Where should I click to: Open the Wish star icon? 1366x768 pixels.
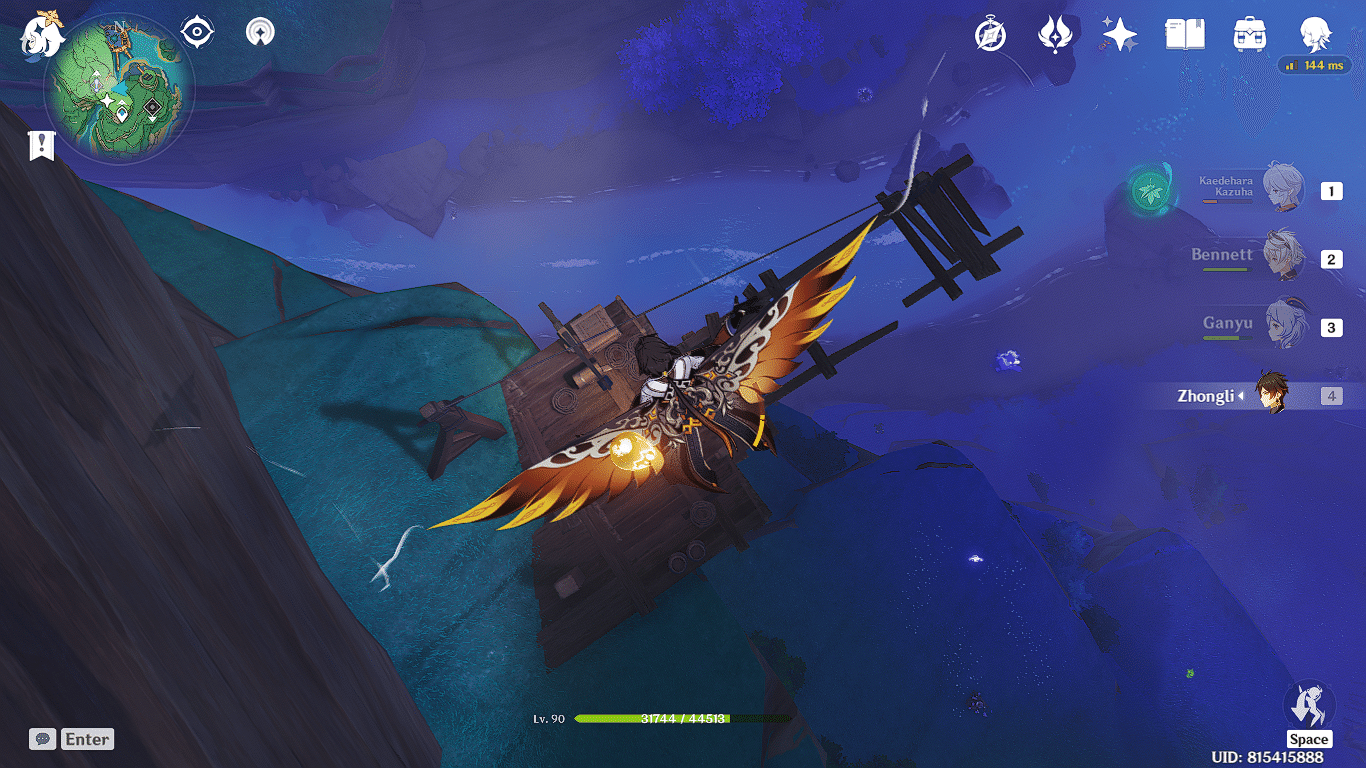pyautogui.click(x=1119, y=35)
